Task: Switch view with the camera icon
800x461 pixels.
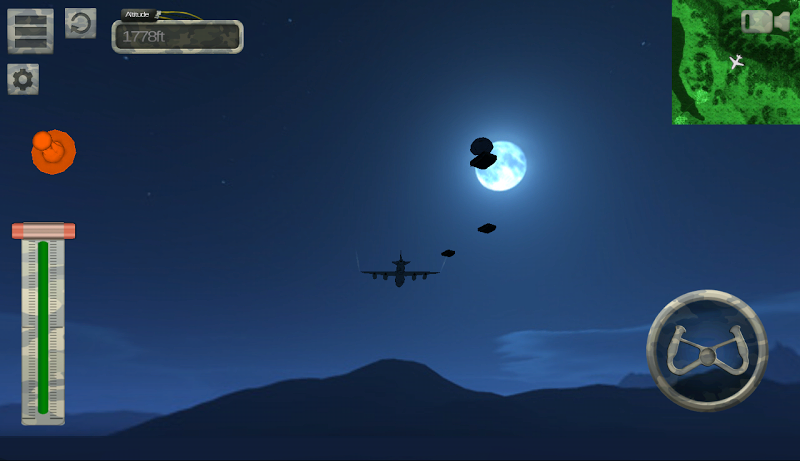Action: coord(765,21)
